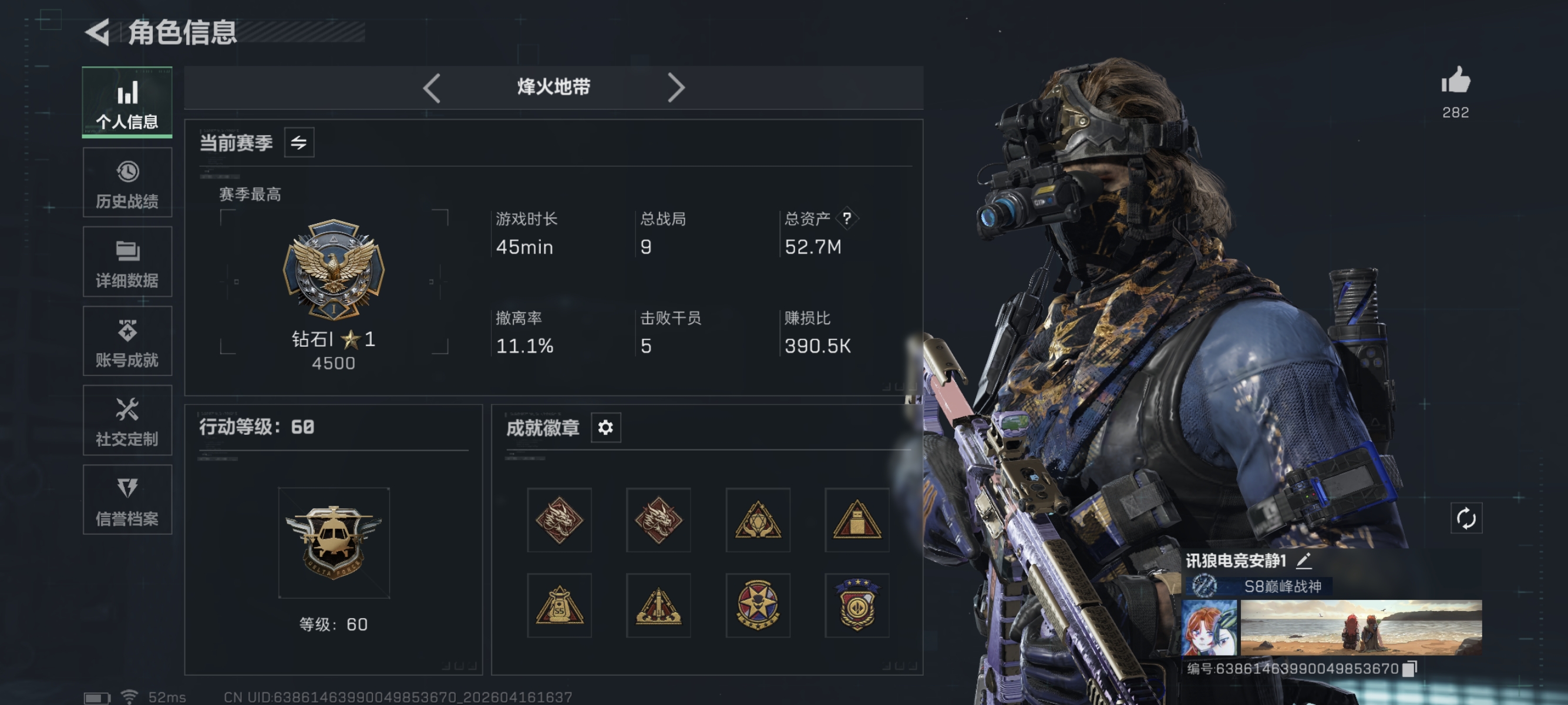1568x705 pixels.
Task: Switch to the previous game mode with left arrow
Action: point(432,87)
